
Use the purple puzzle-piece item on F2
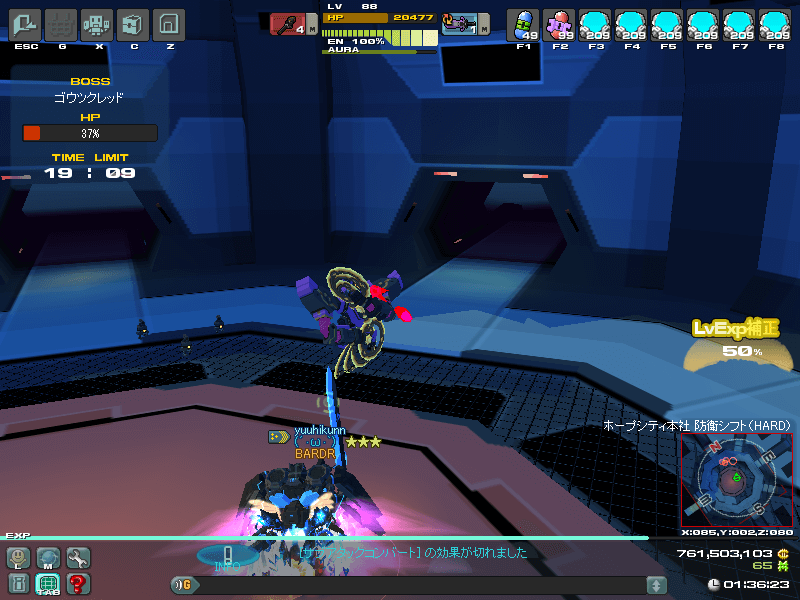(559, 24)
